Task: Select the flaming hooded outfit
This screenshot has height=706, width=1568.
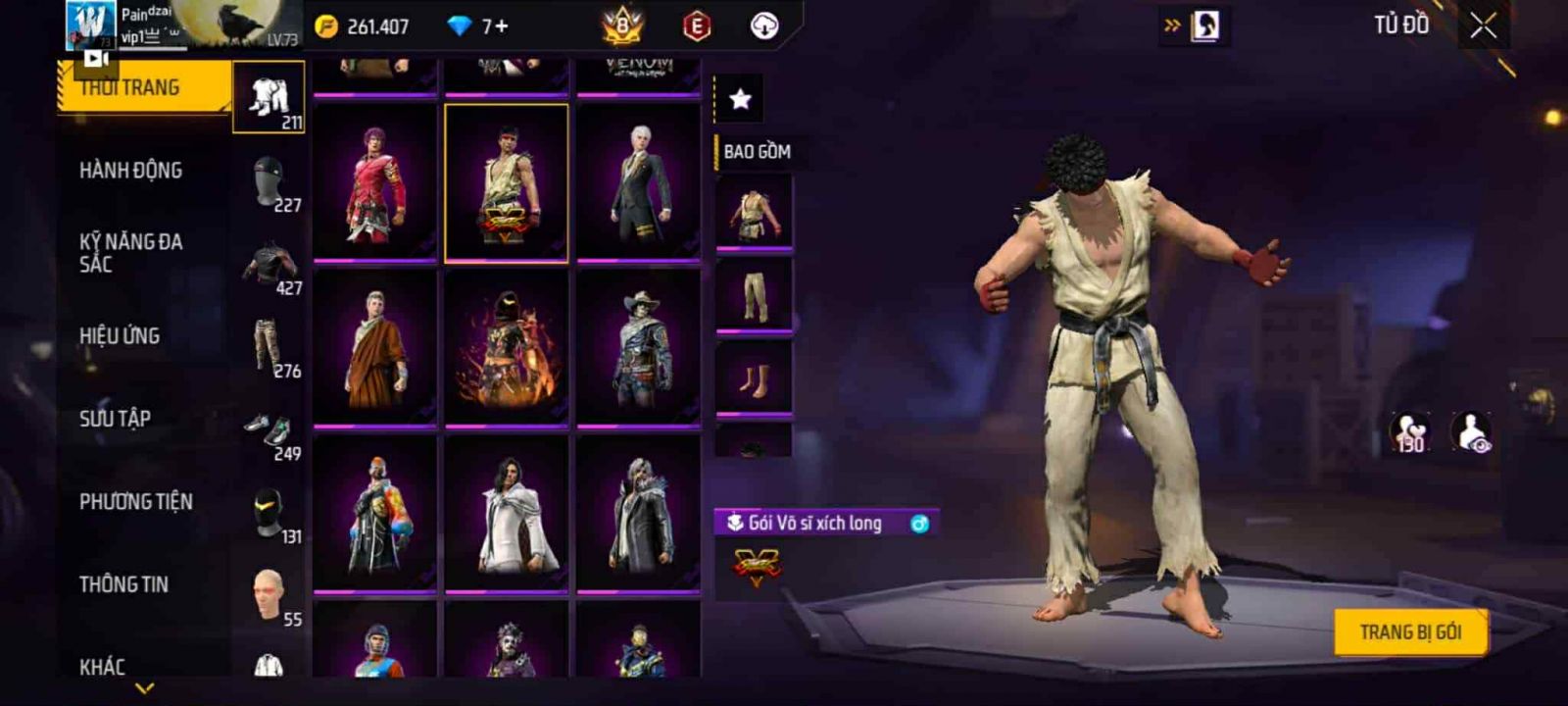Action: point(507,348)
